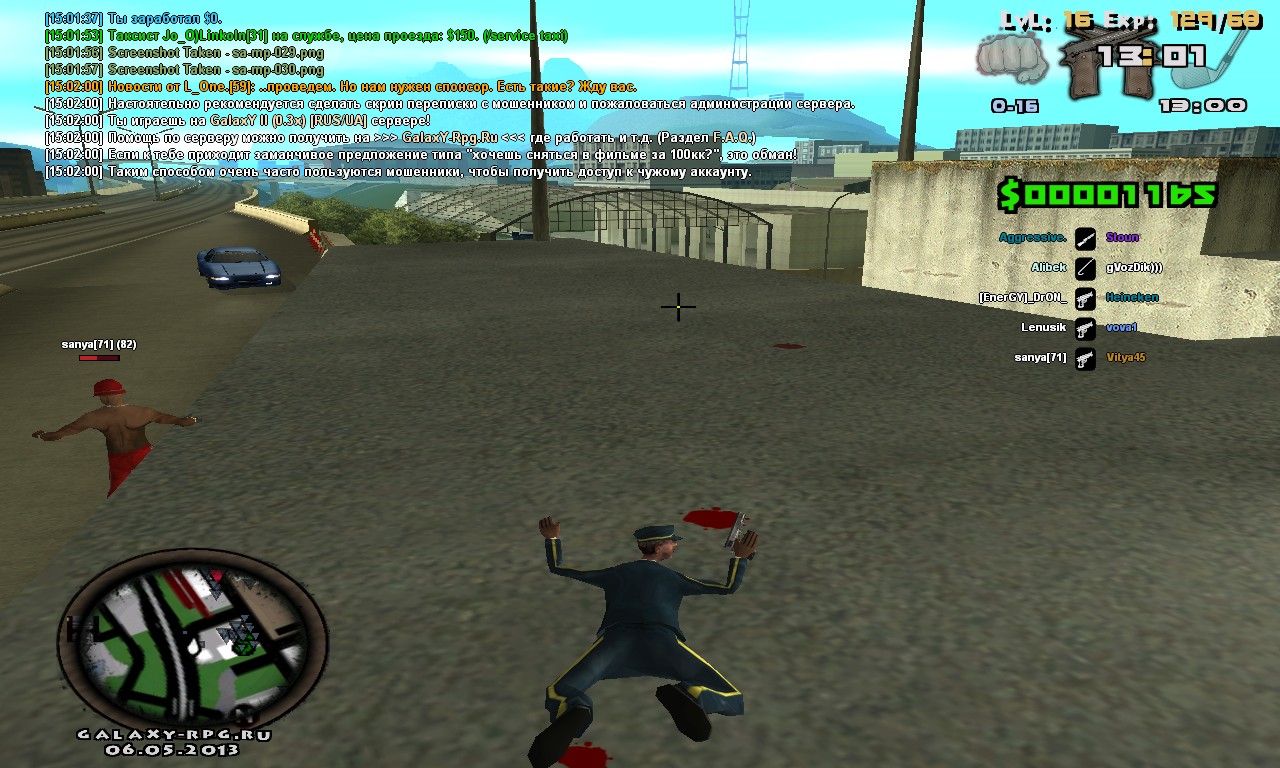1280x768 pixels.
Task: Click the taxi service chat message
Action: click(x=306, y=36)
